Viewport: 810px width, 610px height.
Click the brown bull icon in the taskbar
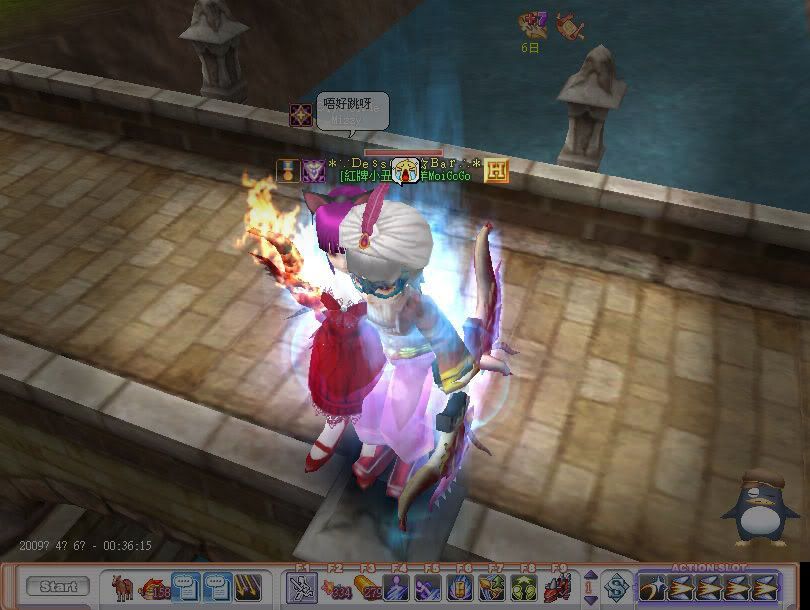click(x=123, y=586)
